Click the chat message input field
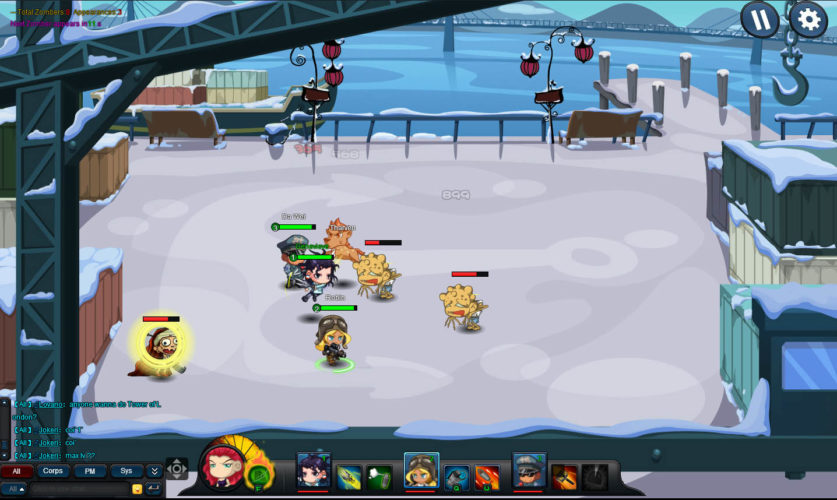 click(80, 489)
